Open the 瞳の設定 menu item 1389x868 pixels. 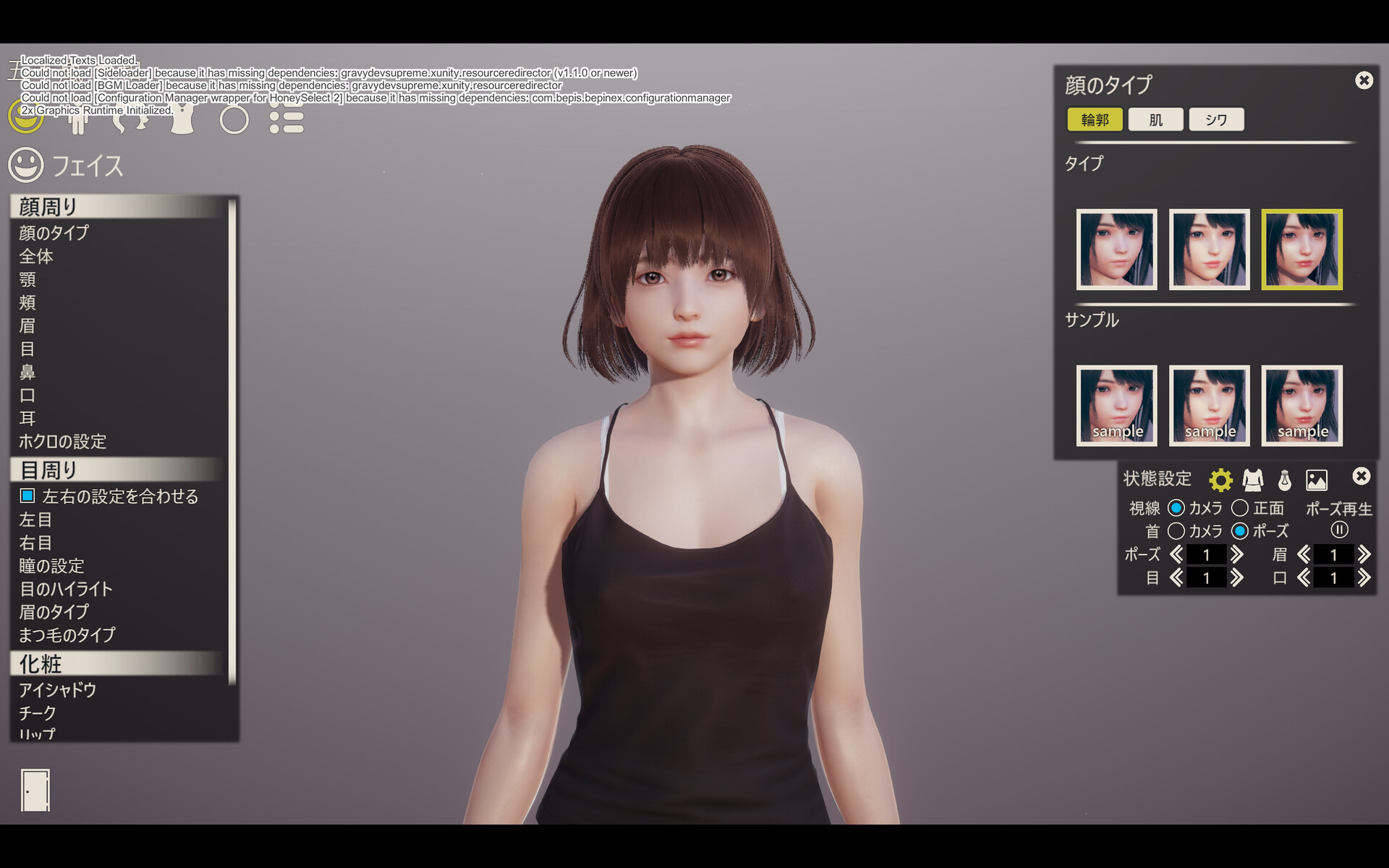51,566
